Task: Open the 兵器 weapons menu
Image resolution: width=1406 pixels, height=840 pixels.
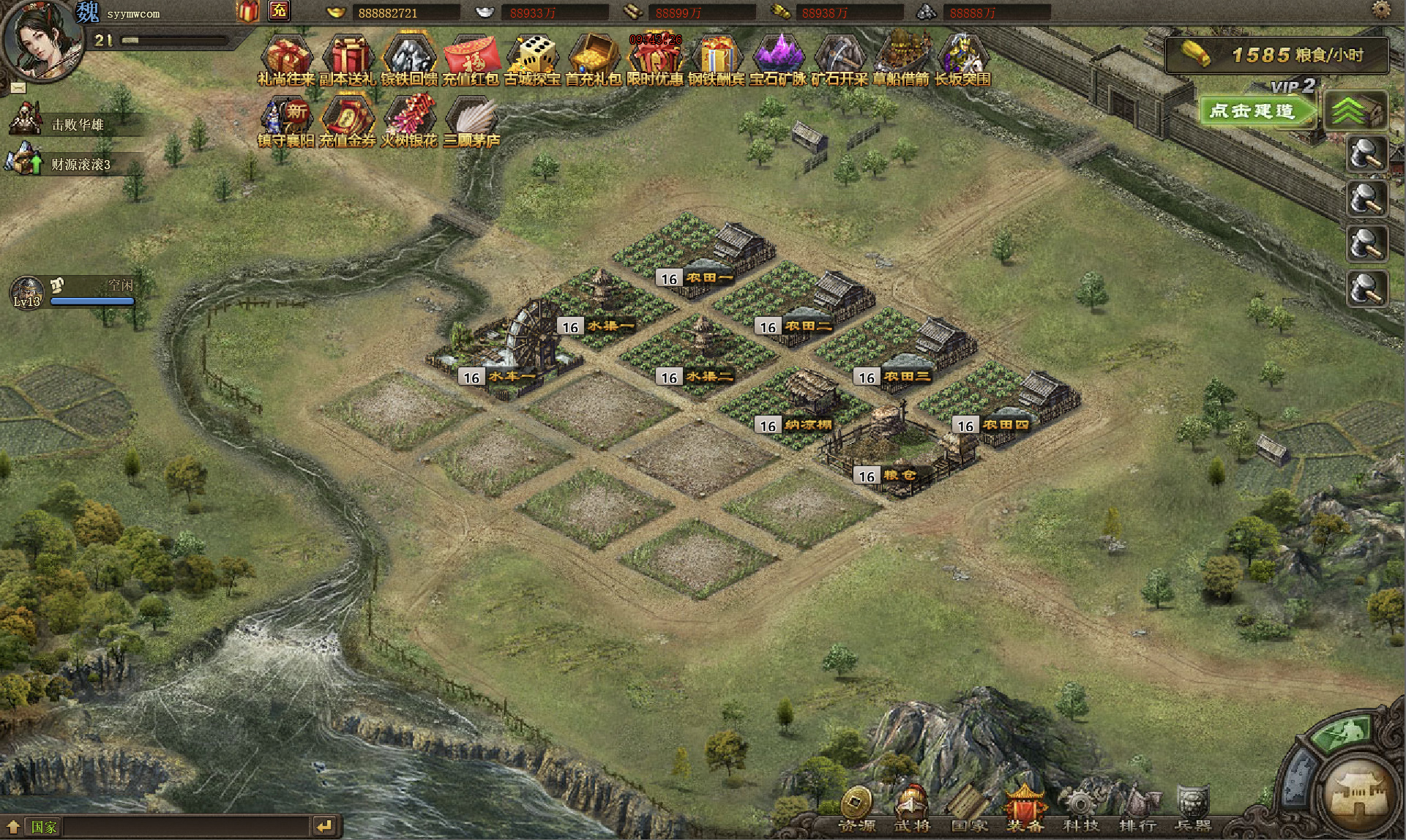Action: [x=1192, y=809]
